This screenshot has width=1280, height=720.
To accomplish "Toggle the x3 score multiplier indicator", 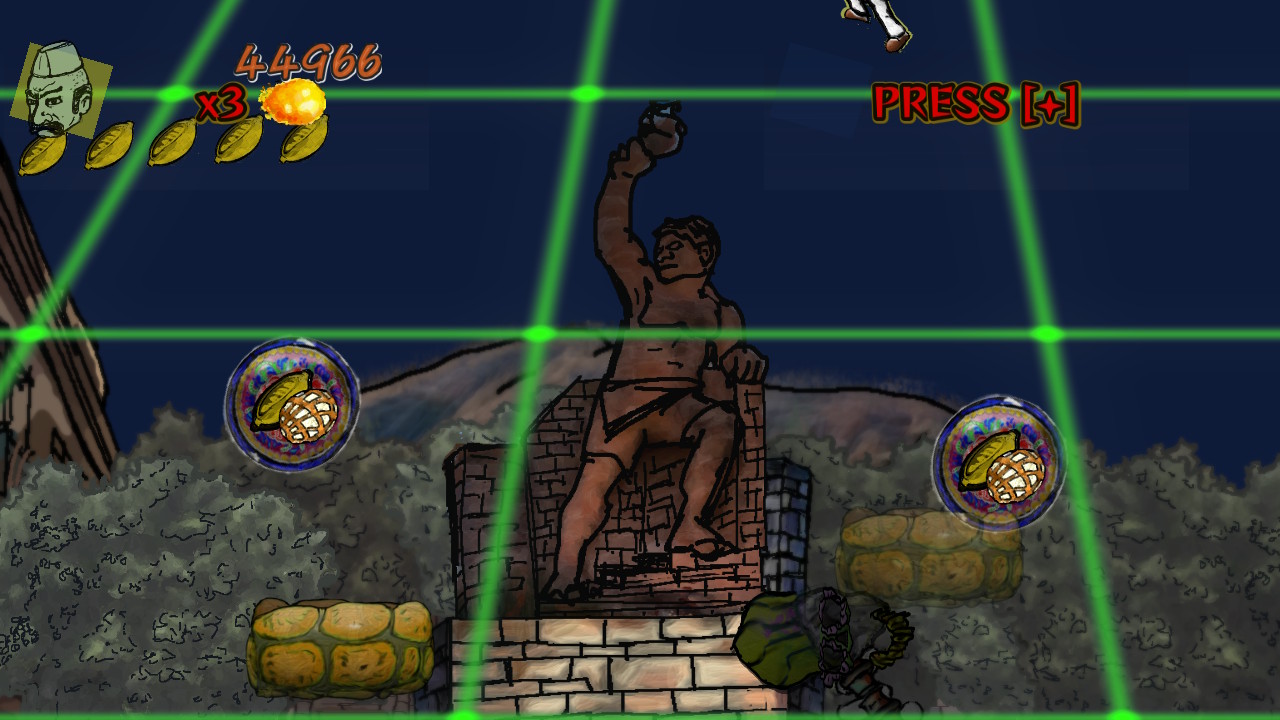I will 219,106.
